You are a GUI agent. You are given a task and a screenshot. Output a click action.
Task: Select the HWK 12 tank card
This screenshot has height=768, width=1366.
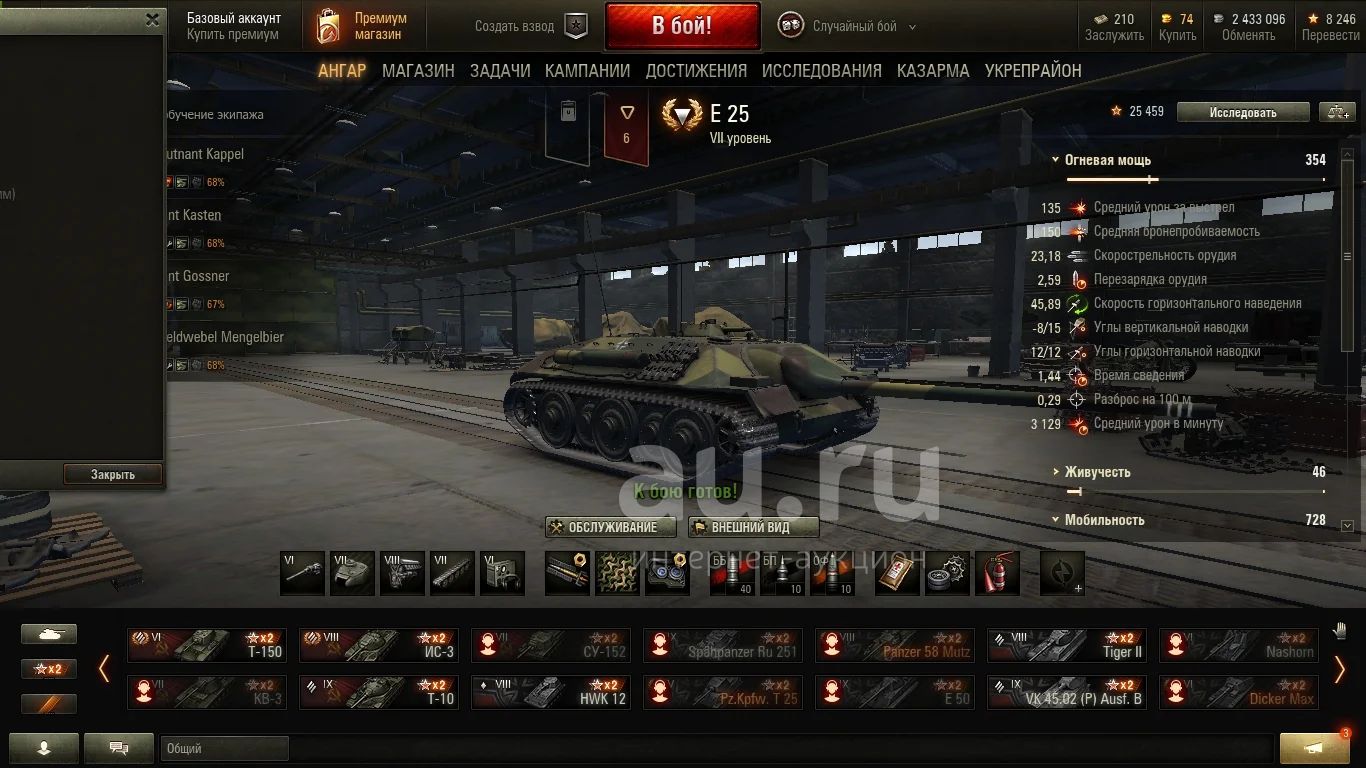point(551,692)
